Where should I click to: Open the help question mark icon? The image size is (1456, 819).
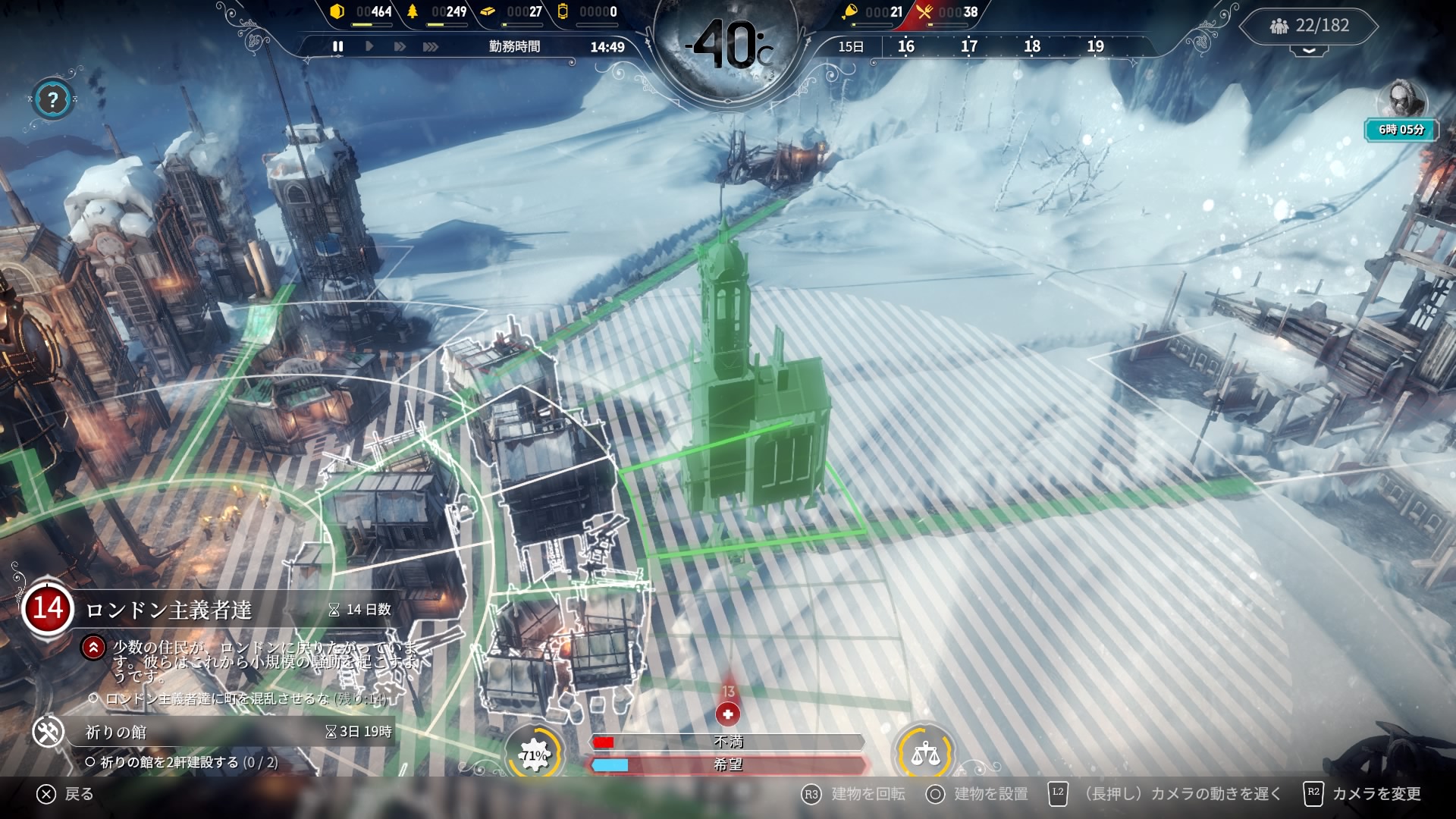click(52, 99)
